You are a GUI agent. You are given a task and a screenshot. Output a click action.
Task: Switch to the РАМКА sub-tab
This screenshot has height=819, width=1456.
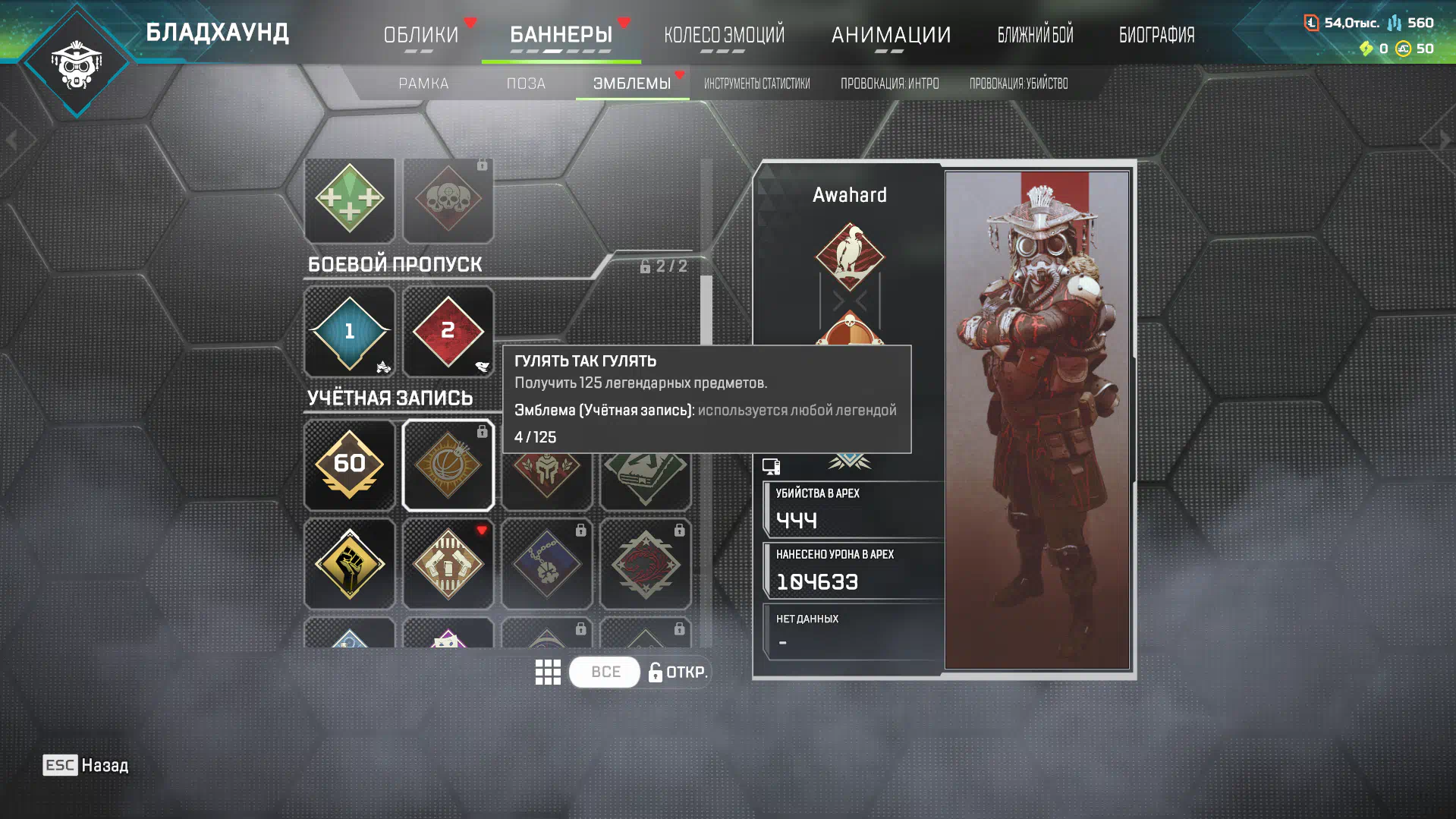click(423, 83)
